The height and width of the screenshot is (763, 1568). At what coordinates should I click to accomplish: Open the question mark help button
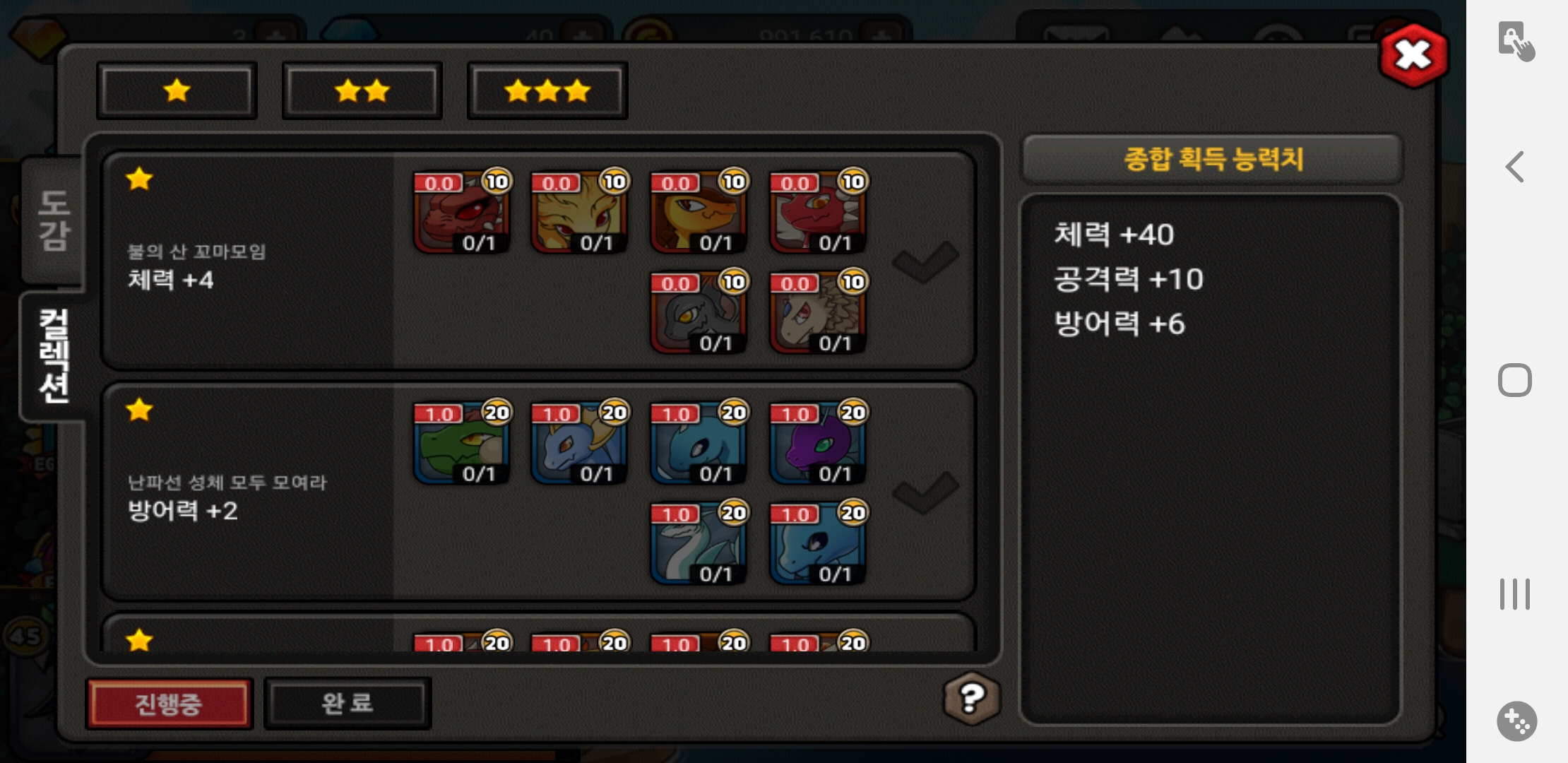972,698
